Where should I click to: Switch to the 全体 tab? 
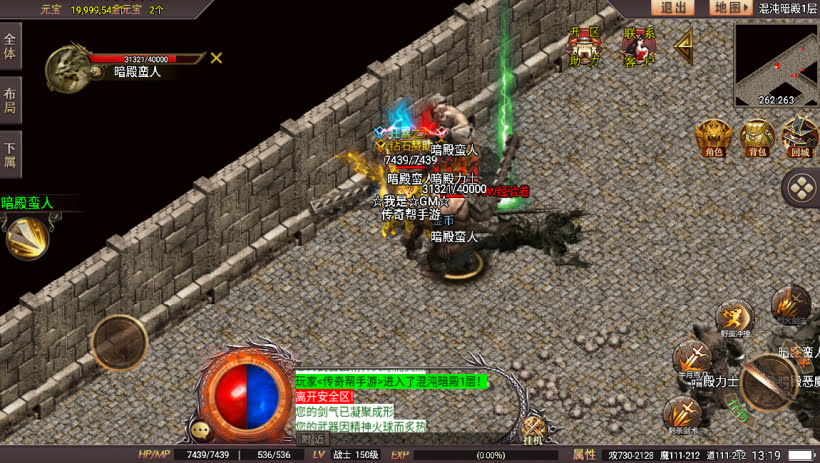[x=10, y=47]
